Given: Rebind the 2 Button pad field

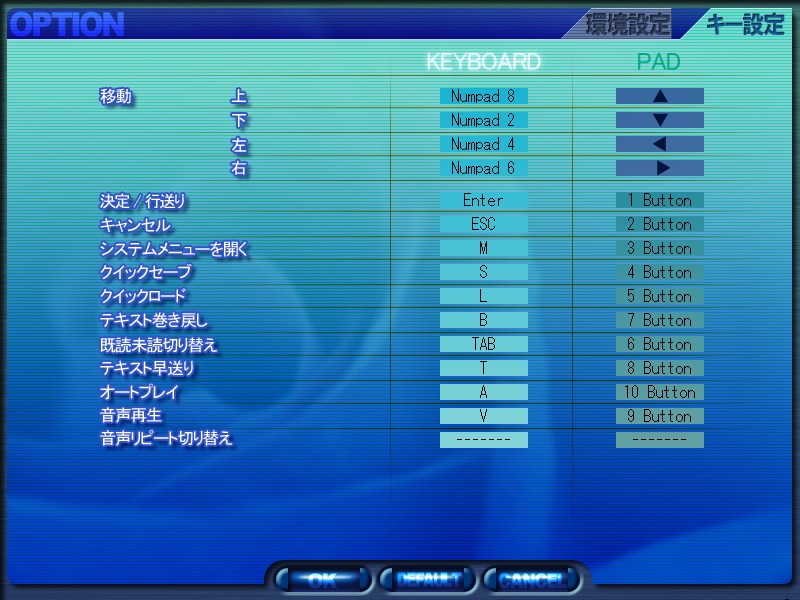Looking at the screenshot, I should tap(659, 224).
